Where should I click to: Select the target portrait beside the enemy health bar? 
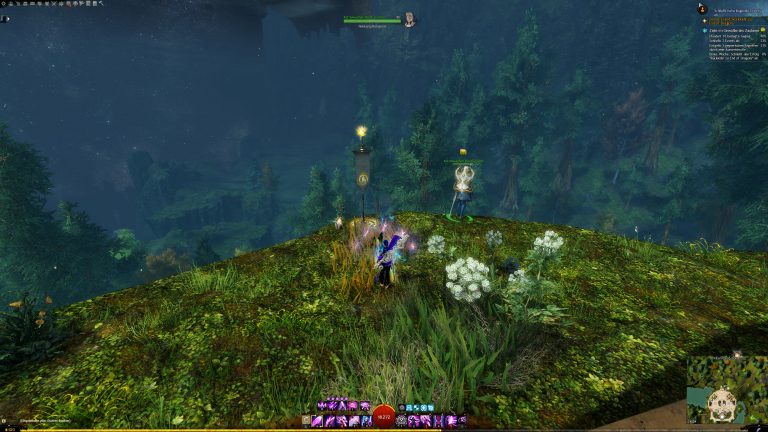pyautogui.click(x=409, y=19)
